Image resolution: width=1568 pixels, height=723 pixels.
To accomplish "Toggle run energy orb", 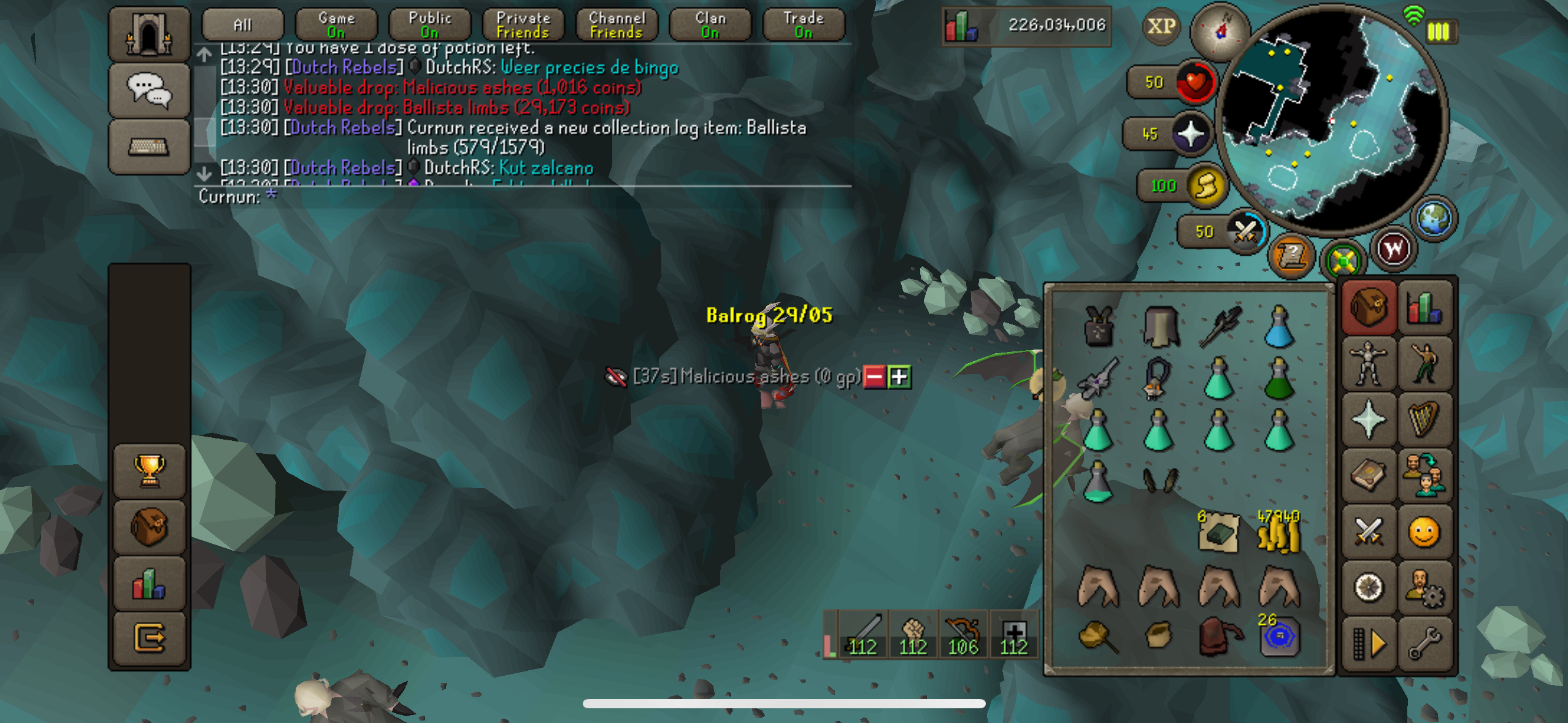I will [x=1205, y=186].
